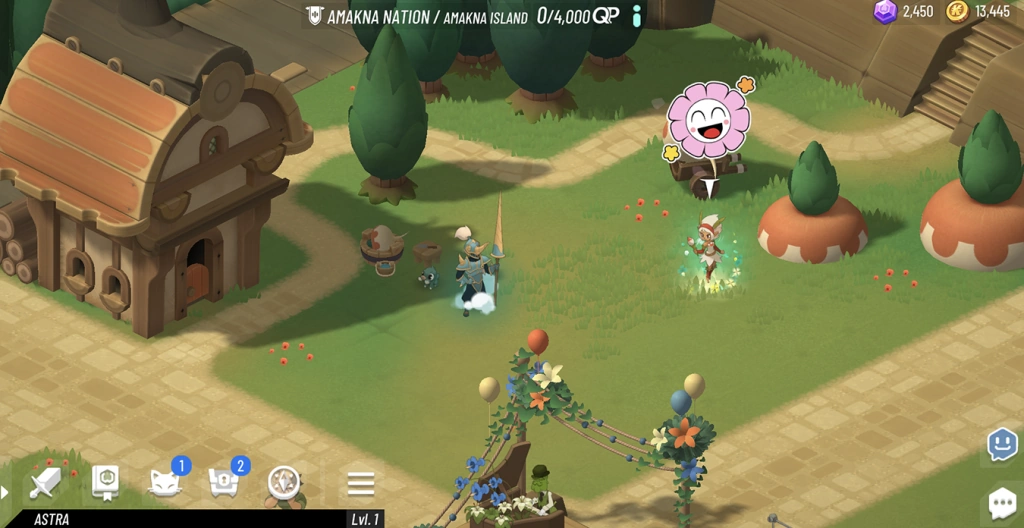Open the blue smiley emote bubble
The width and height of the screenshot is (1024, 528).
point(1002,444)
